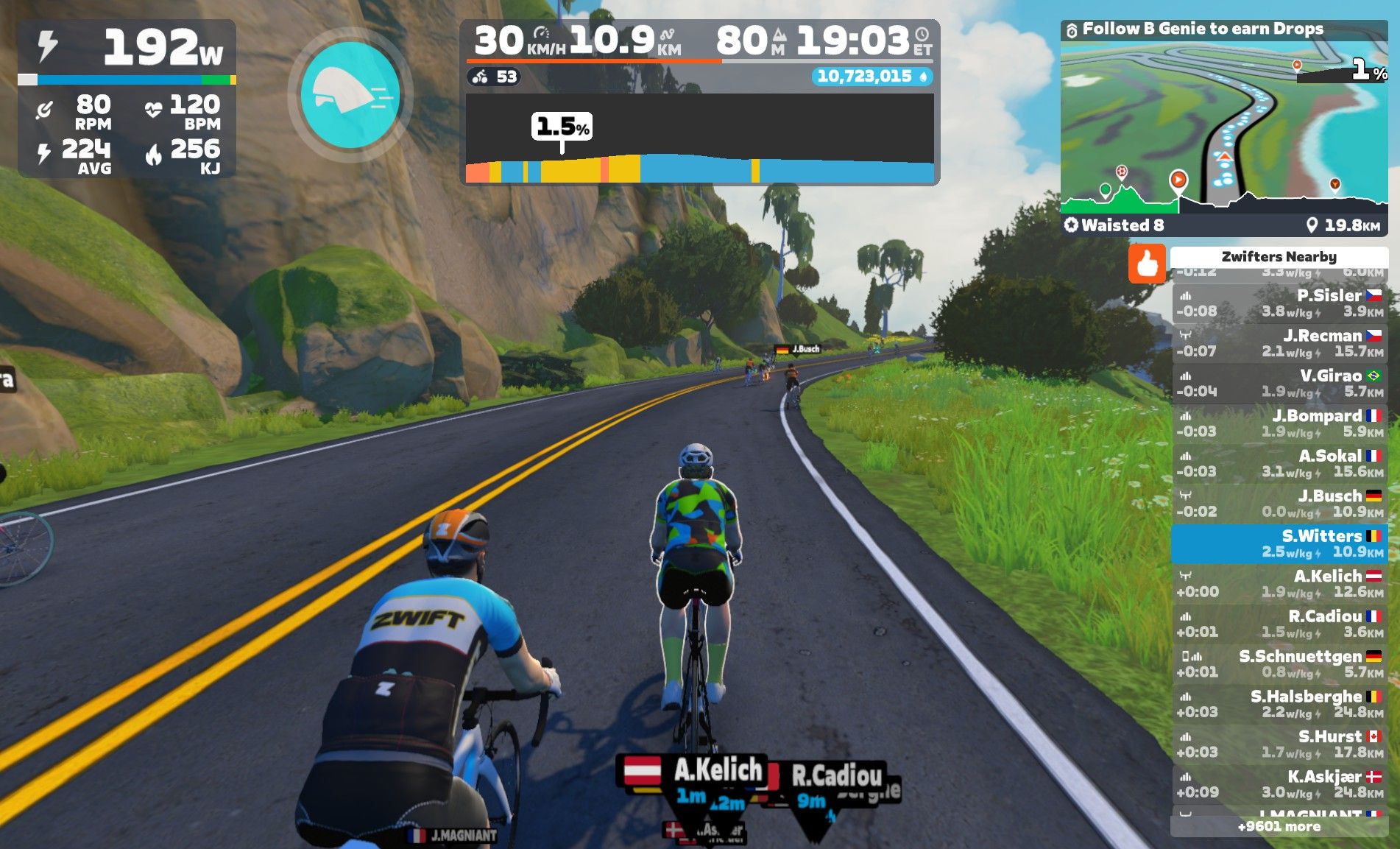Choose S.Schnuettgen from the rider list
Viewport: 1400px width, 849px height.
click(x=1279, y=664)
